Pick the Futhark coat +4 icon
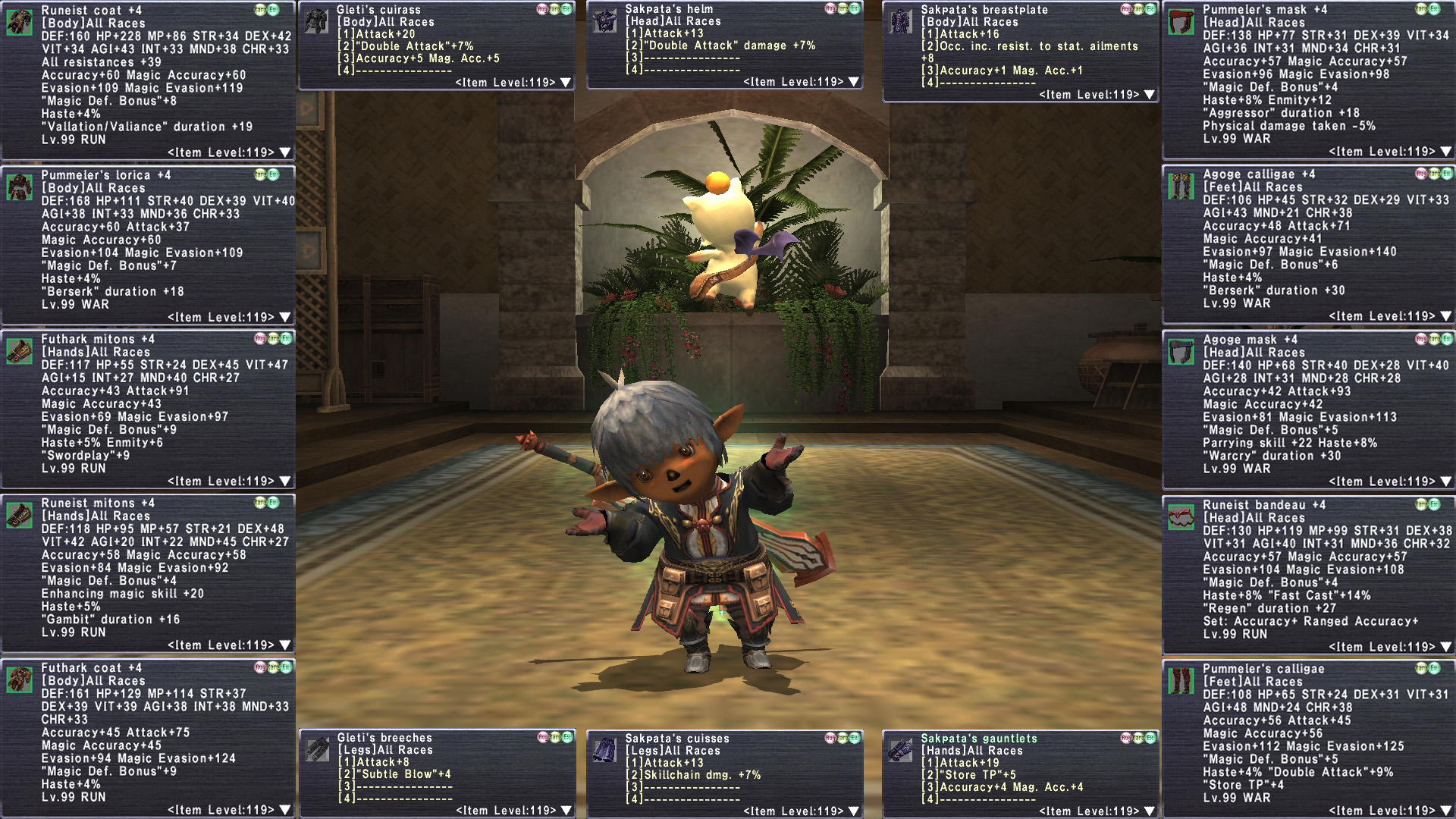The height and width of the screenshot is (819, 1456). (20, 679)
